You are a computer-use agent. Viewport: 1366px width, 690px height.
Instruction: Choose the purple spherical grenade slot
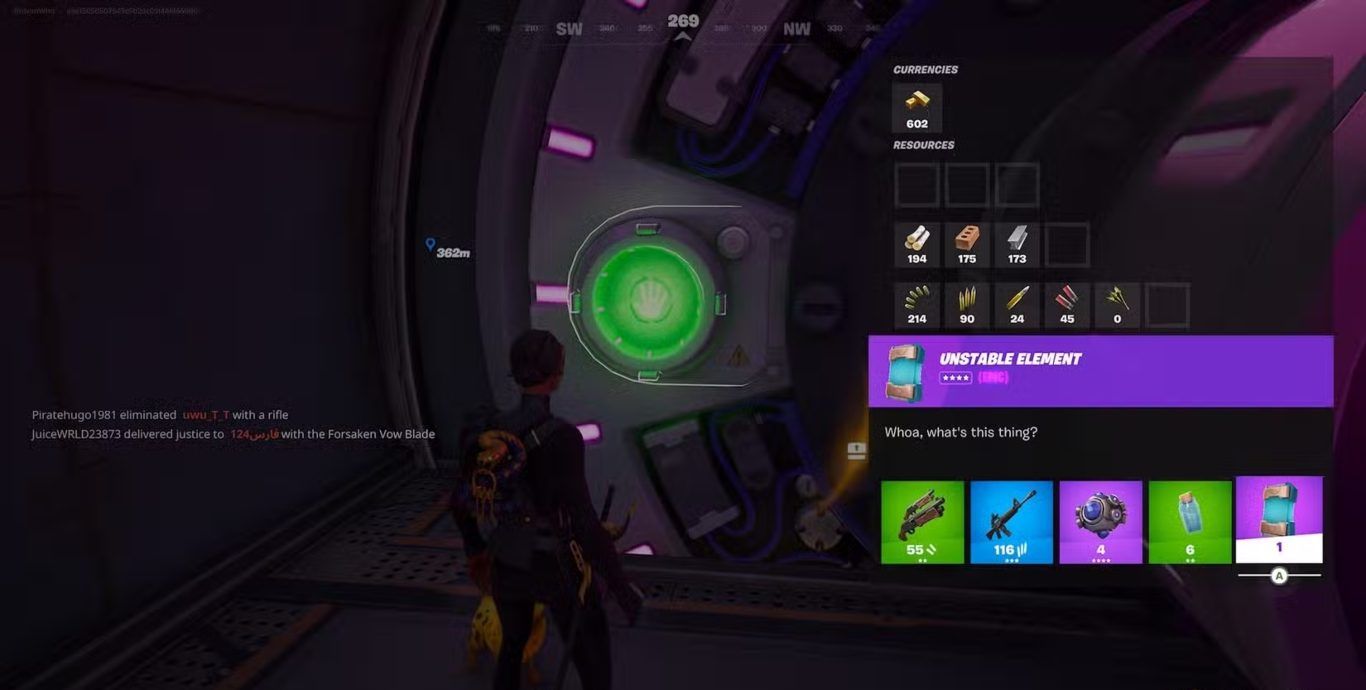coord(1100,522)
